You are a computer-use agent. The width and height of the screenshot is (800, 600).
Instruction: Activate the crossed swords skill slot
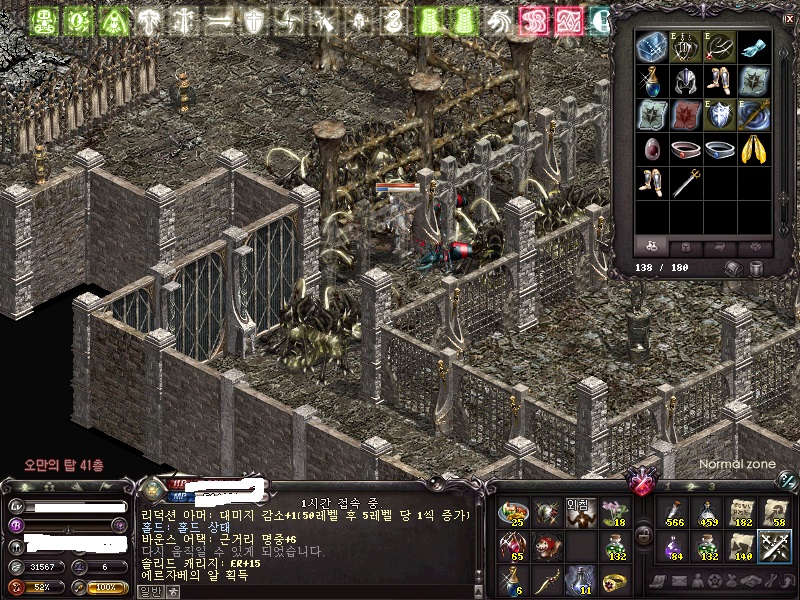tap(774, 547)
